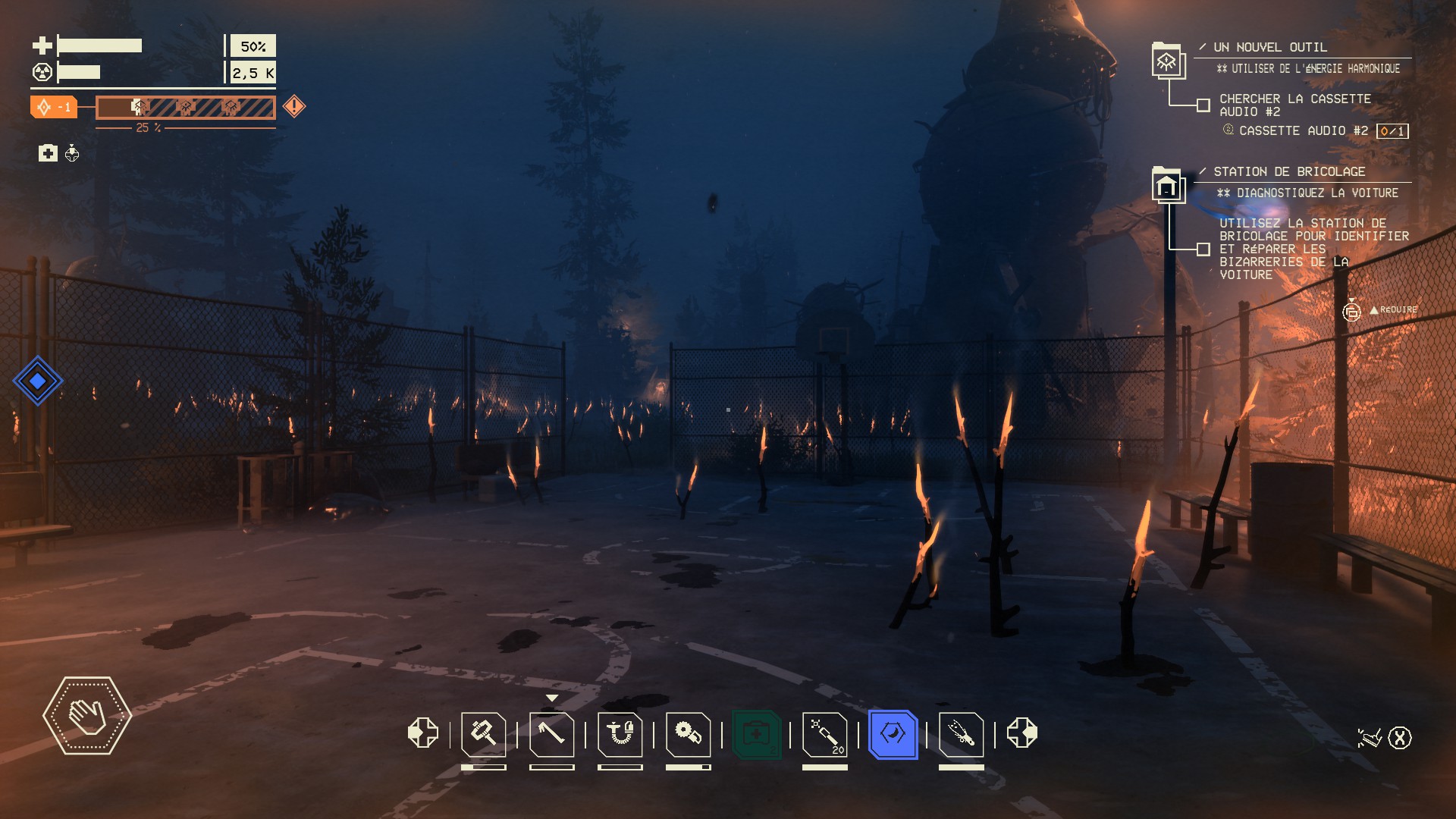Screen dimensions: 1456x819
Task: Click the white medkit quick-use icon
Action: click(48, 153)
